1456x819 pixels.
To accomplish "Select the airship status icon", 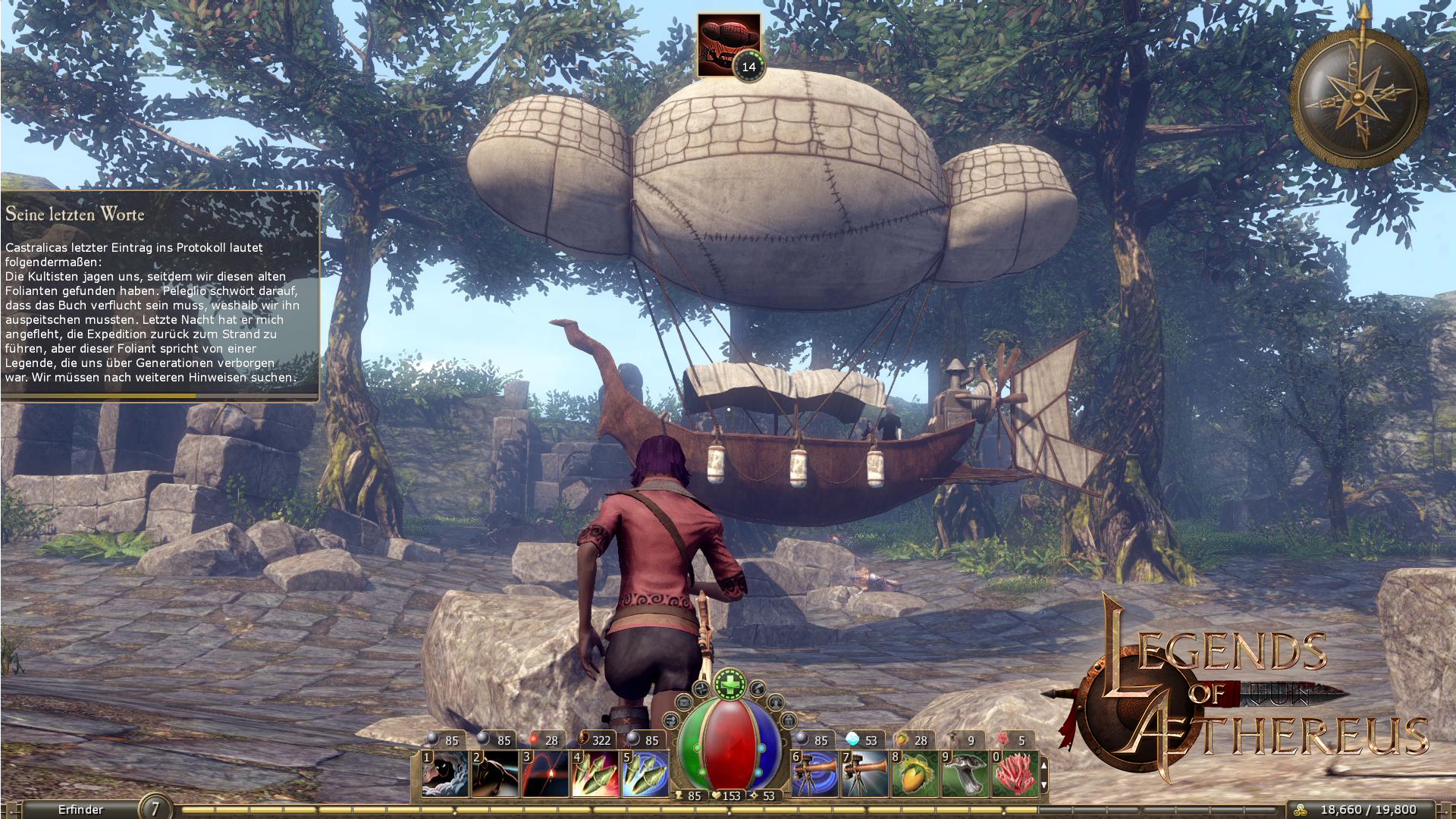I will (x=728, y=43).
